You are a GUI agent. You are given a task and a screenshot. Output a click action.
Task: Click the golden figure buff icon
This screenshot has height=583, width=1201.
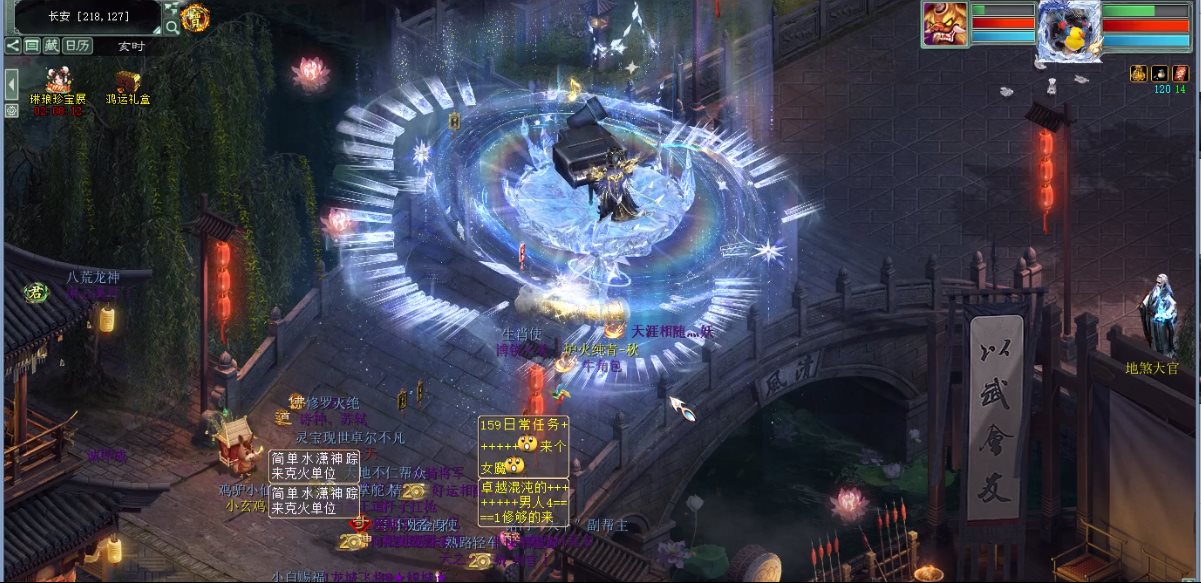(x=1138, y=73)
